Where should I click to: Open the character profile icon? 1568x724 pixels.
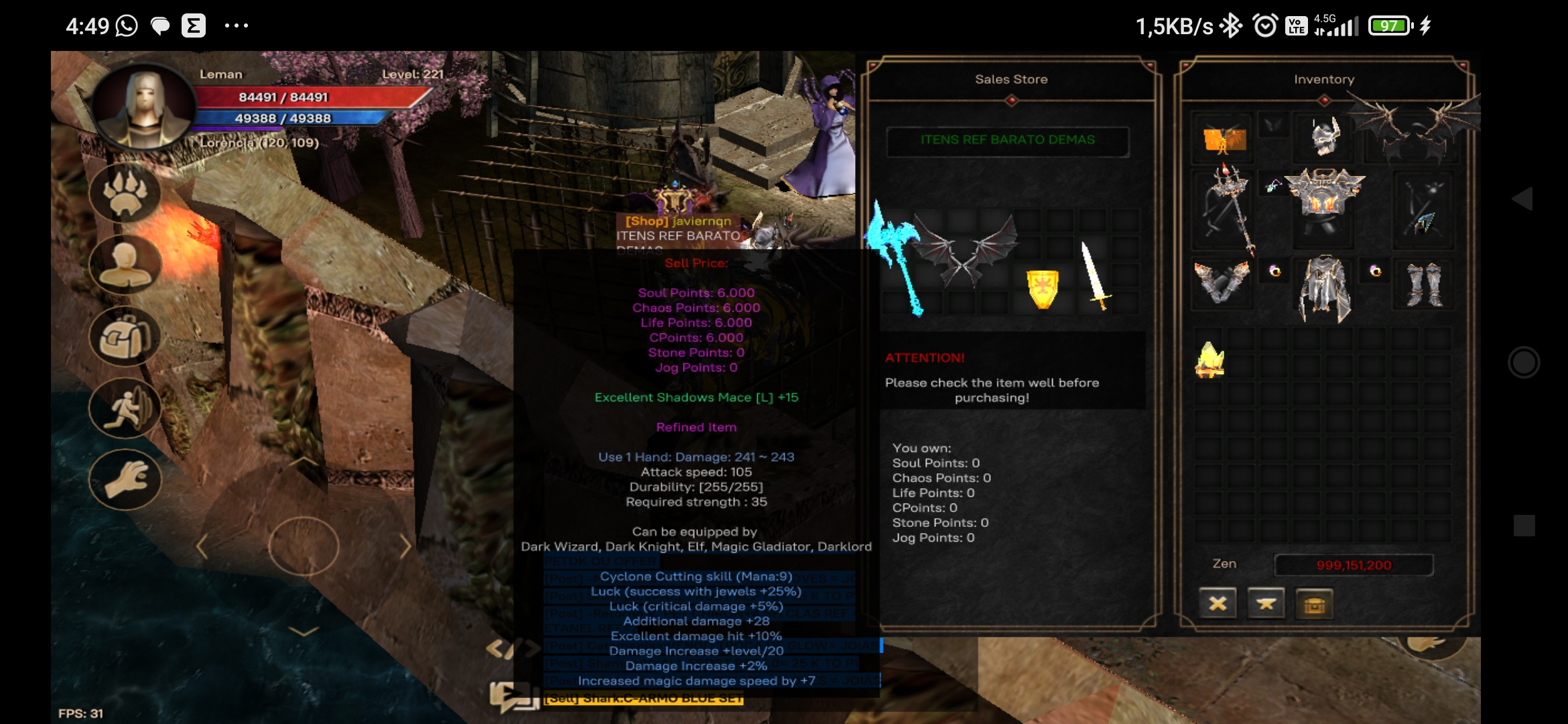click(125, 265)
